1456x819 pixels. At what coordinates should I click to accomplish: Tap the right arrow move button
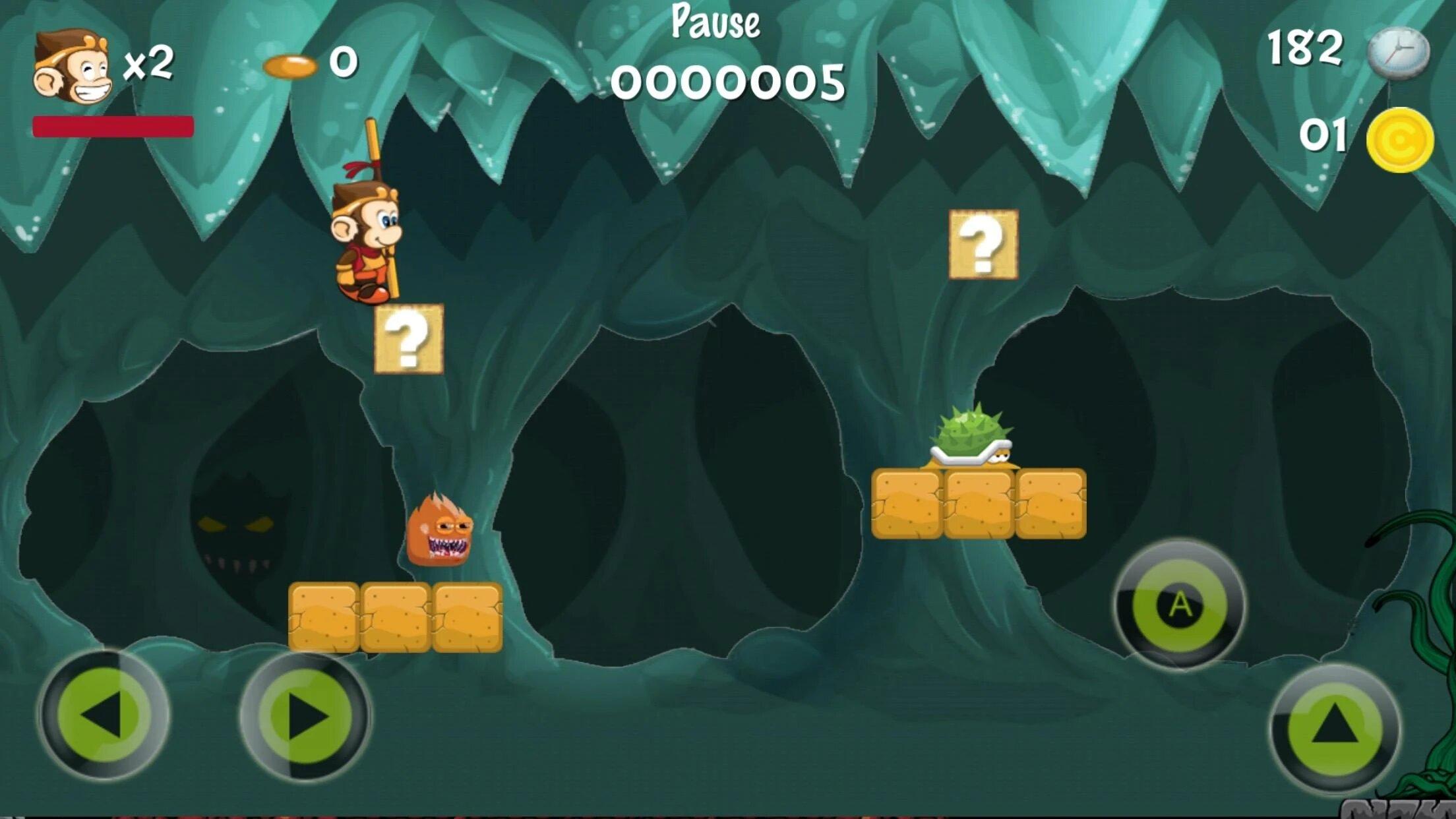[305, 716]
